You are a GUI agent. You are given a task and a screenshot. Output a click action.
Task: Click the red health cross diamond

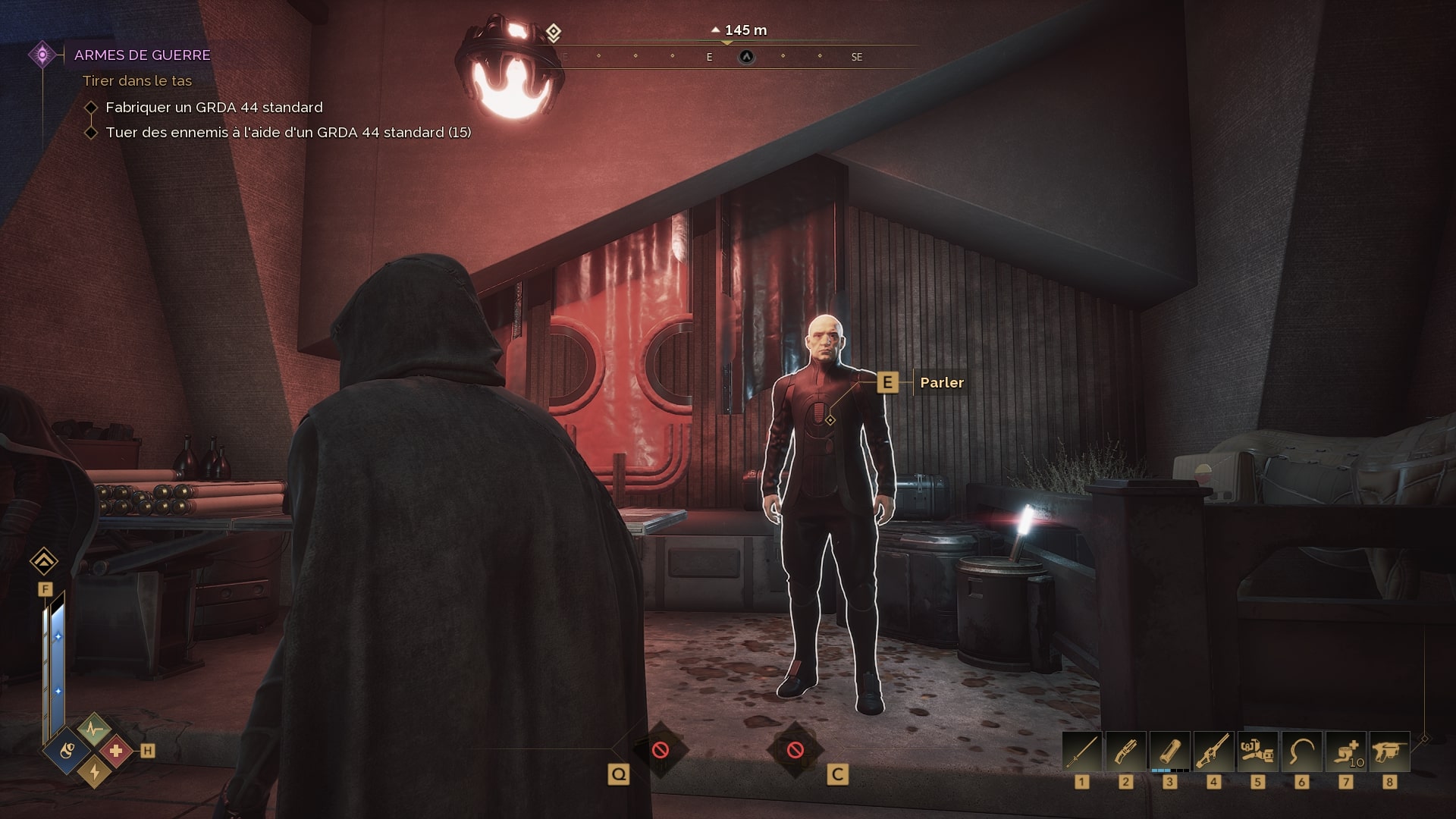[x=115, y=751]
